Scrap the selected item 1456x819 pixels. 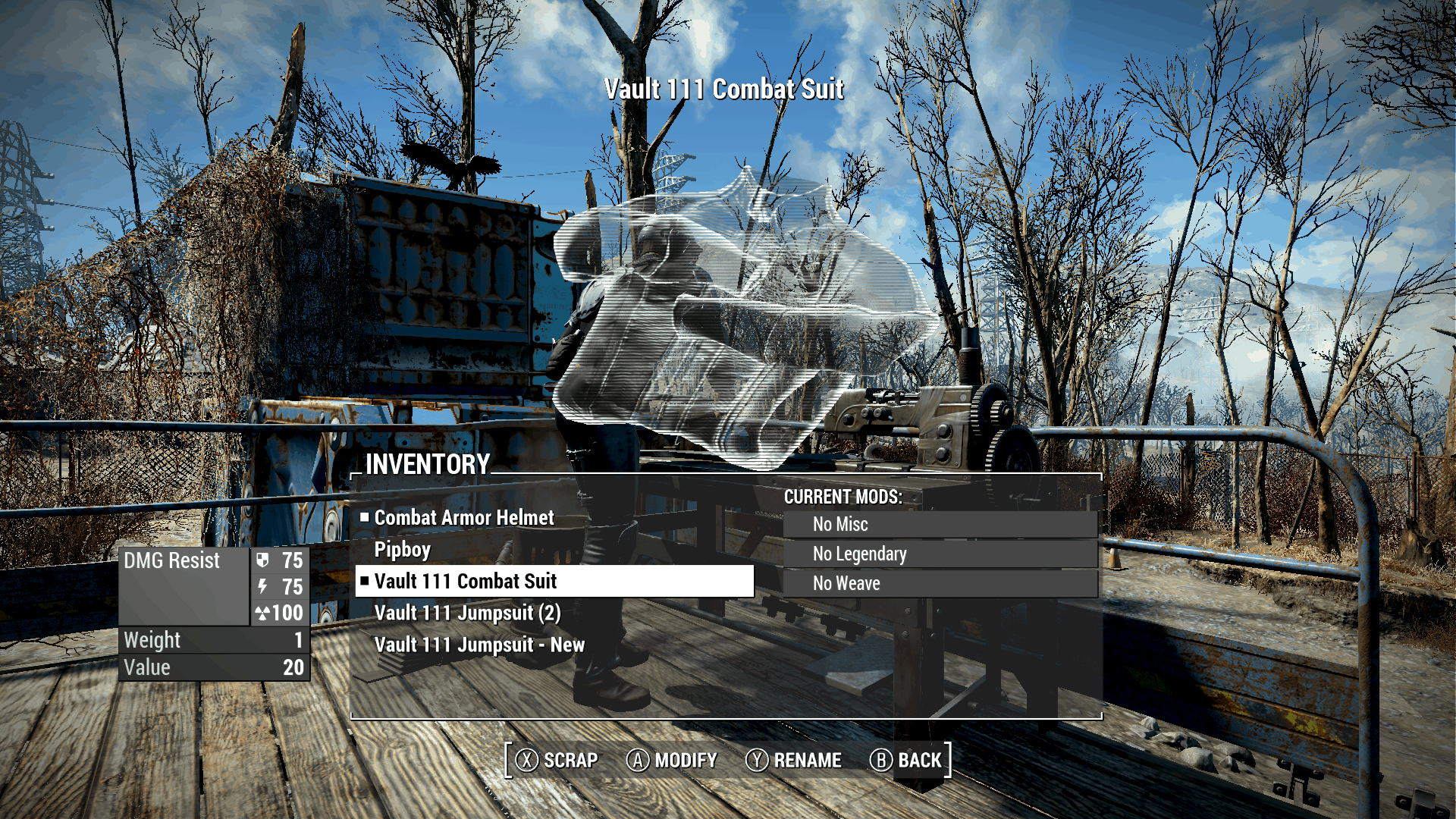(557, 760)
